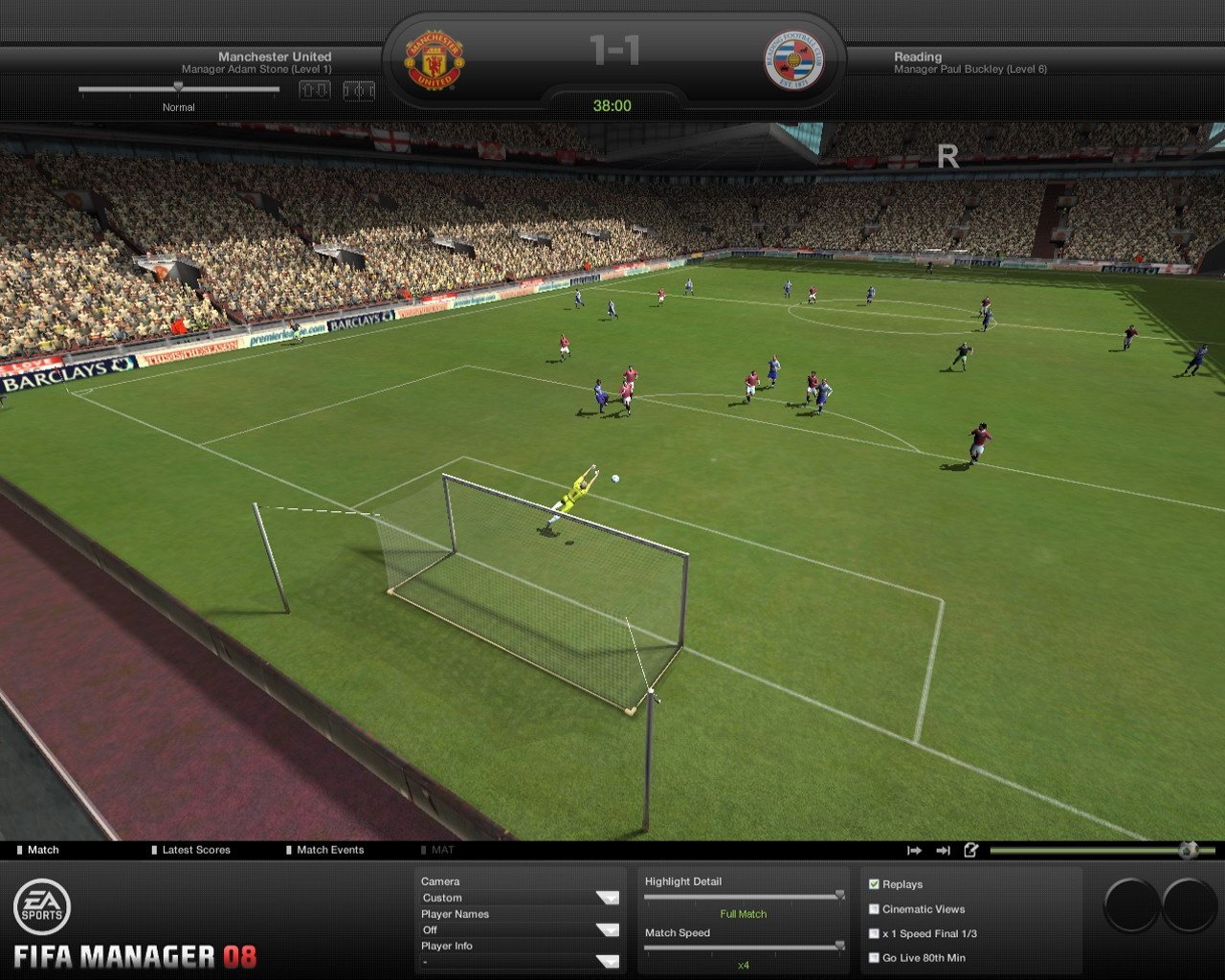Enable the Cinematic Views checkbox

[x=874, y=908]
